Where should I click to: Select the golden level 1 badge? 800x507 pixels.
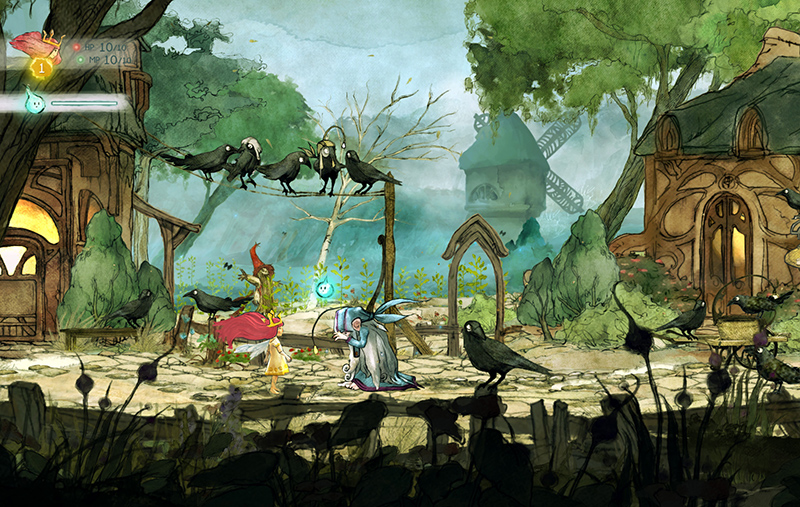[x=42, y=68]
